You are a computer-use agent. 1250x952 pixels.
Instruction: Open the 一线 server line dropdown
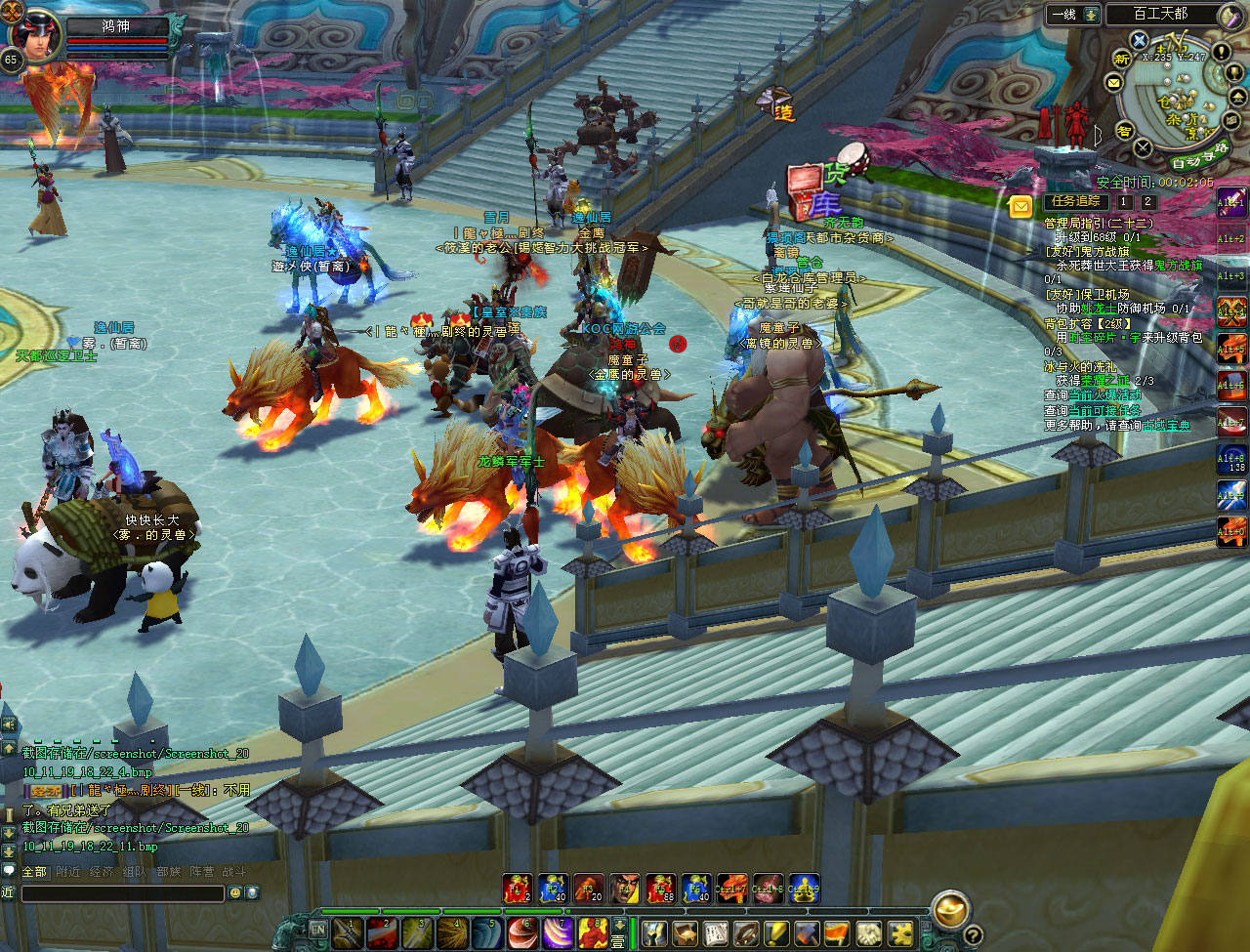coord(1090,15)
